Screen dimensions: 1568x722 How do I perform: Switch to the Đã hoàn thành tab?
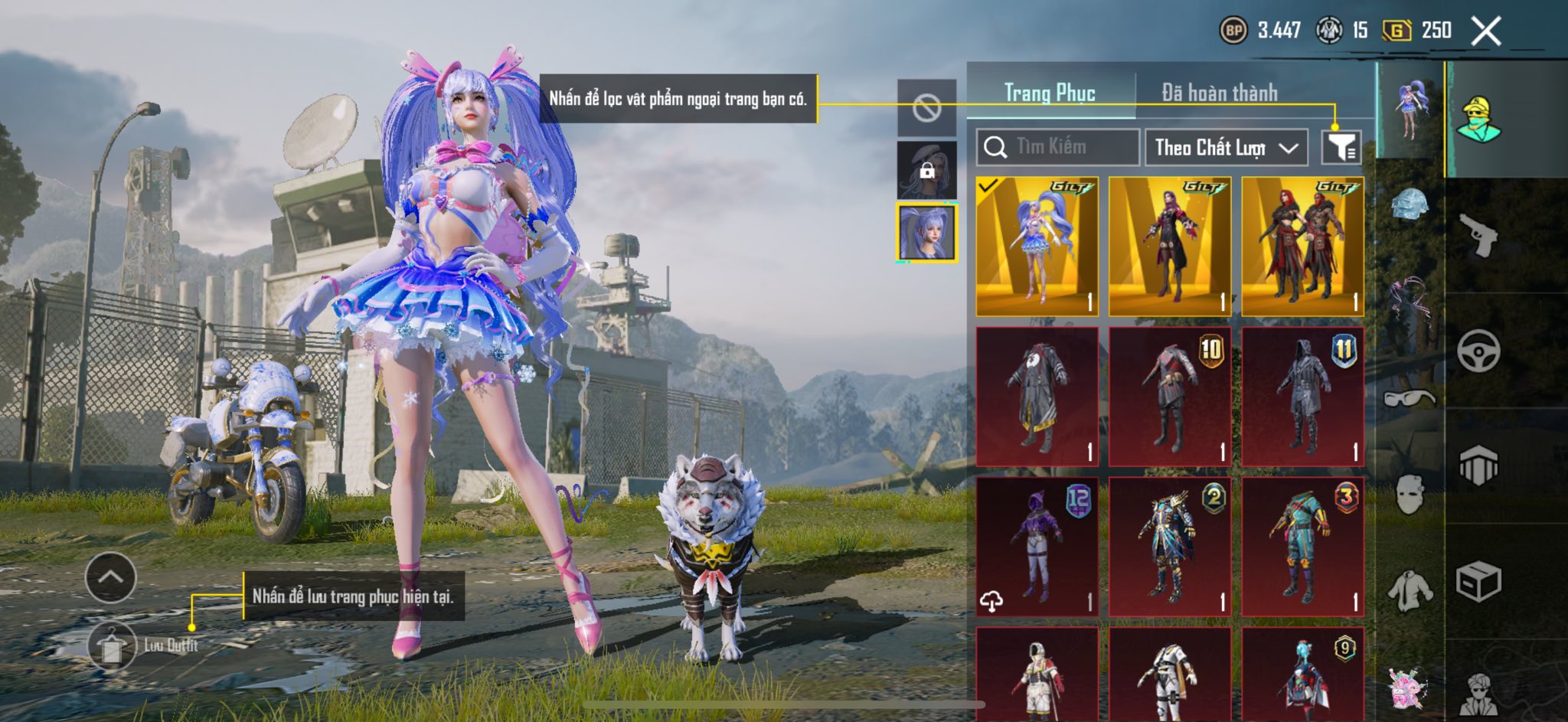(x=1219, y=93)
